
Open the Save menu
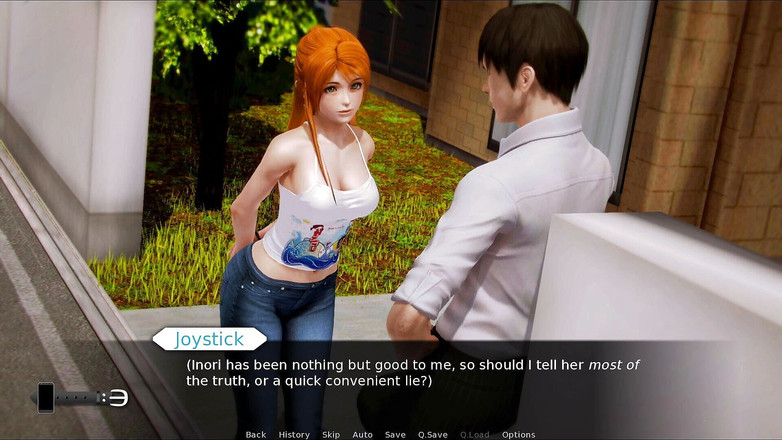395,435
